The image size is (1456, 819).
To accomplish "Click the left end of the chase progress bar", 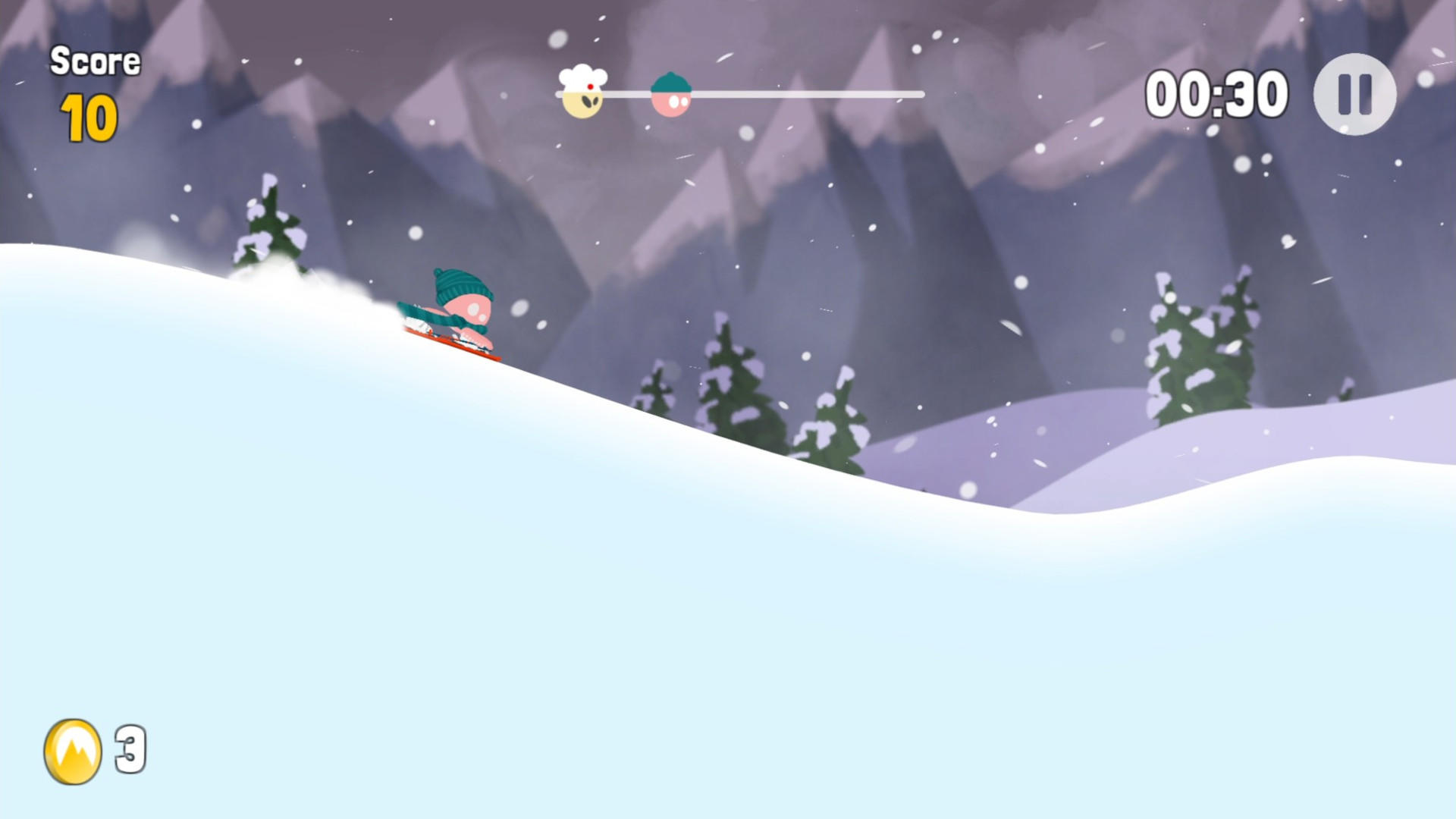I will pyautogui.click(x=561, y=93).
